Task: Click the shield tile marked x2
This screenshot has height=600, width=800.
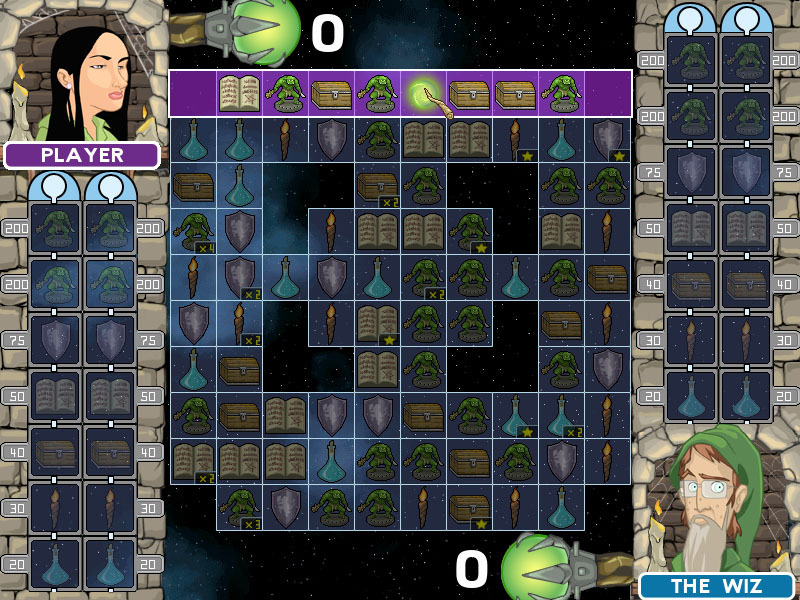Action: click(x=239, y=278)
